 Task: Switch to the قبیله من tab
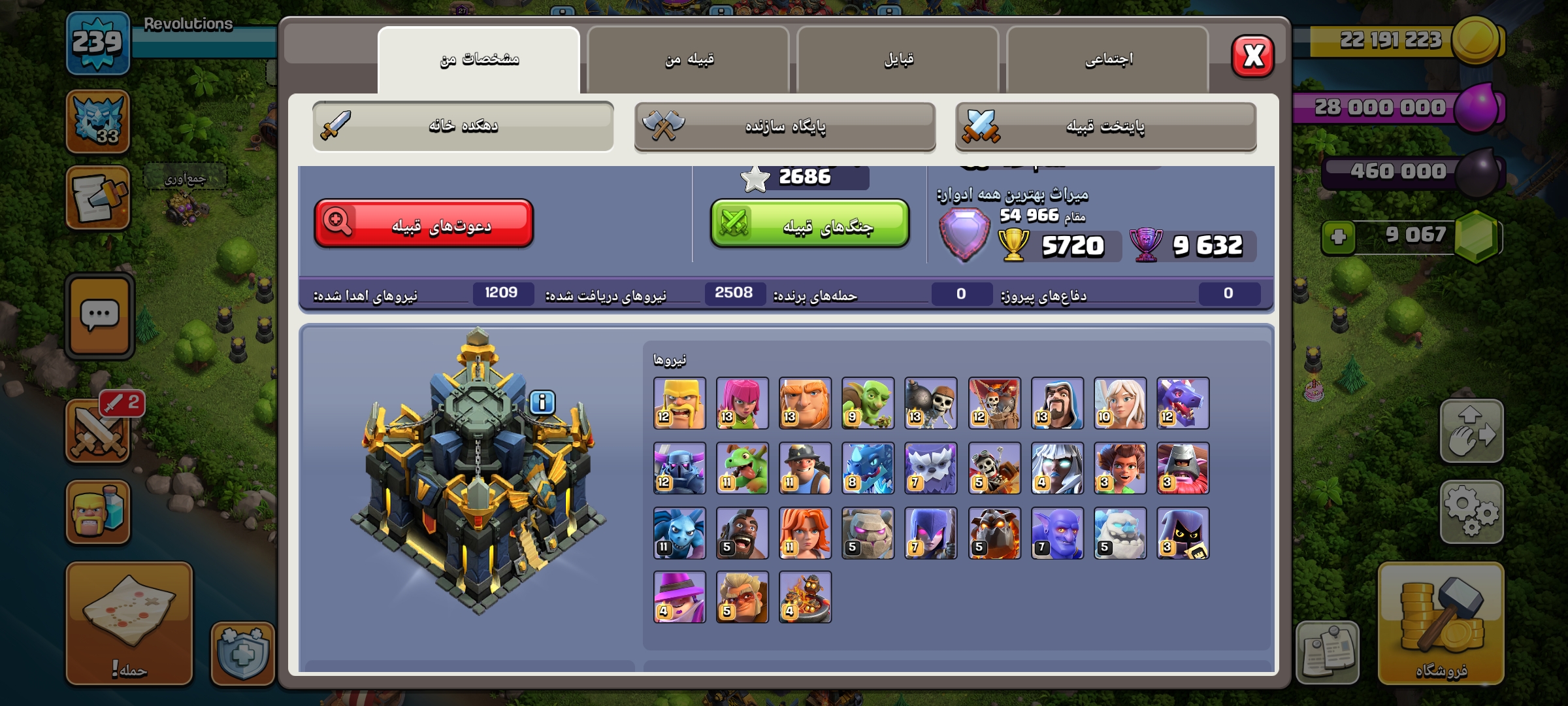pos(689,60)
